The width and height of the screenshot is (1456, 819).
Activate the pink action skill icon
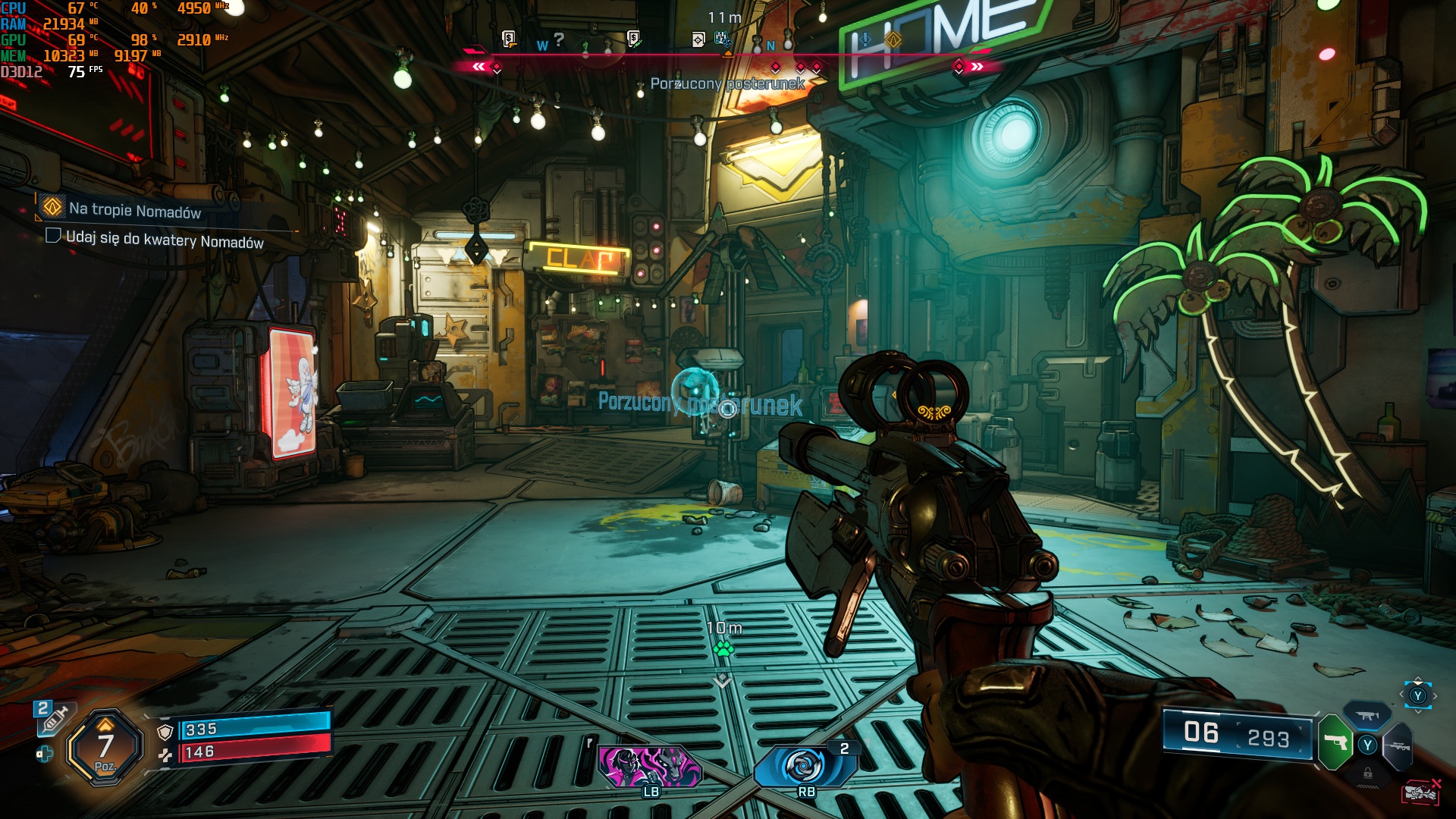click(x=650, y=766)
